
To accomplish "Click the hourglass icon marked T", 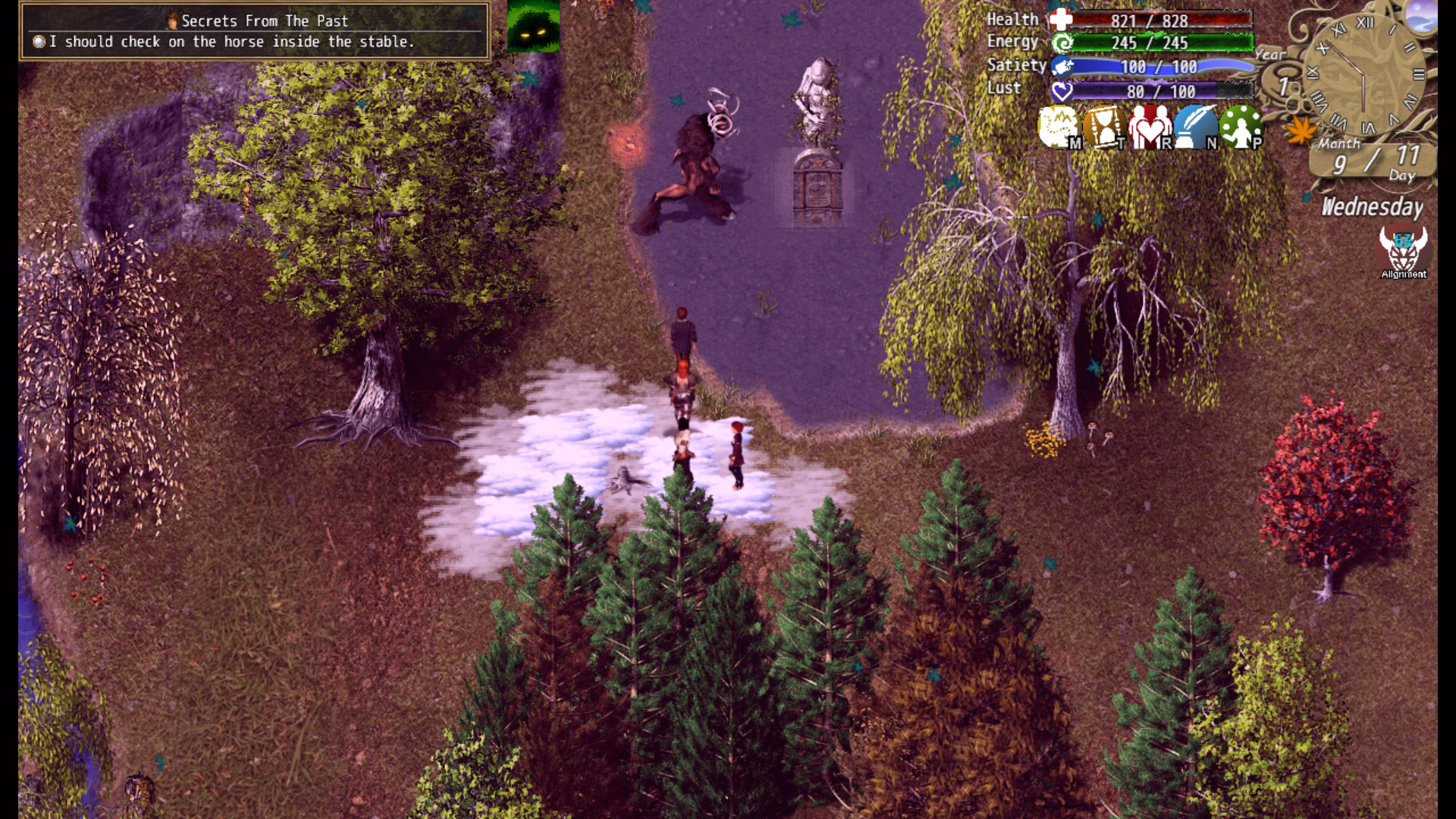I will click(1104, 127).
